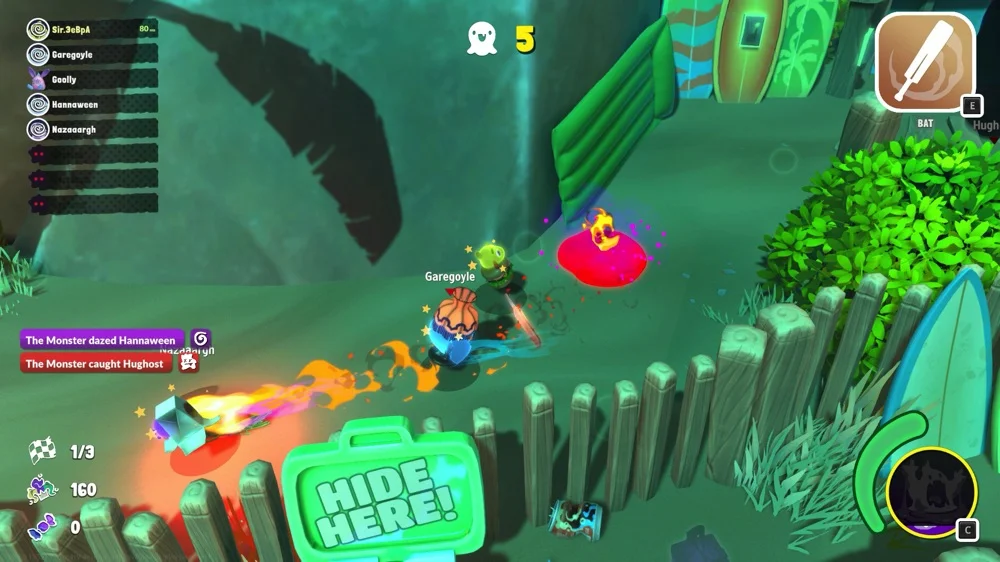
Task: Choose Goolly in the player list
Action: 92,79
